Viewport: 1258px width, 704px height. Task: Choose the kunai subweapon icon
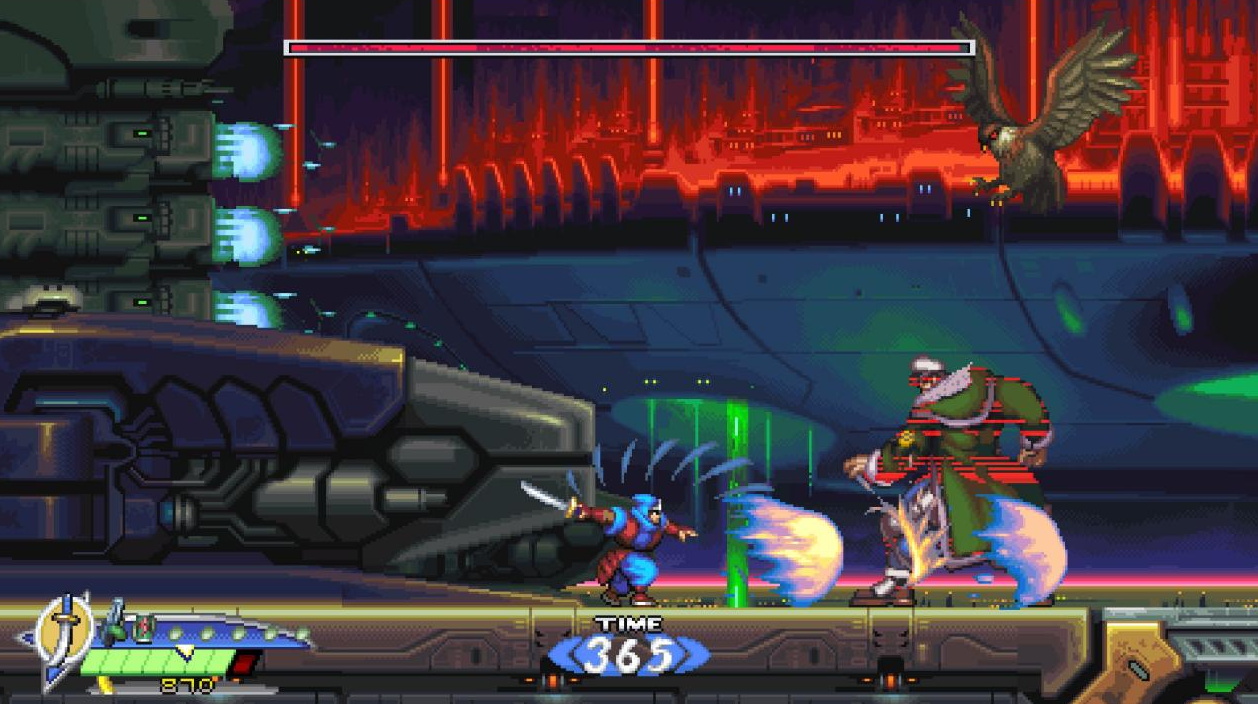pyautogui.click(x=115, y=623)
